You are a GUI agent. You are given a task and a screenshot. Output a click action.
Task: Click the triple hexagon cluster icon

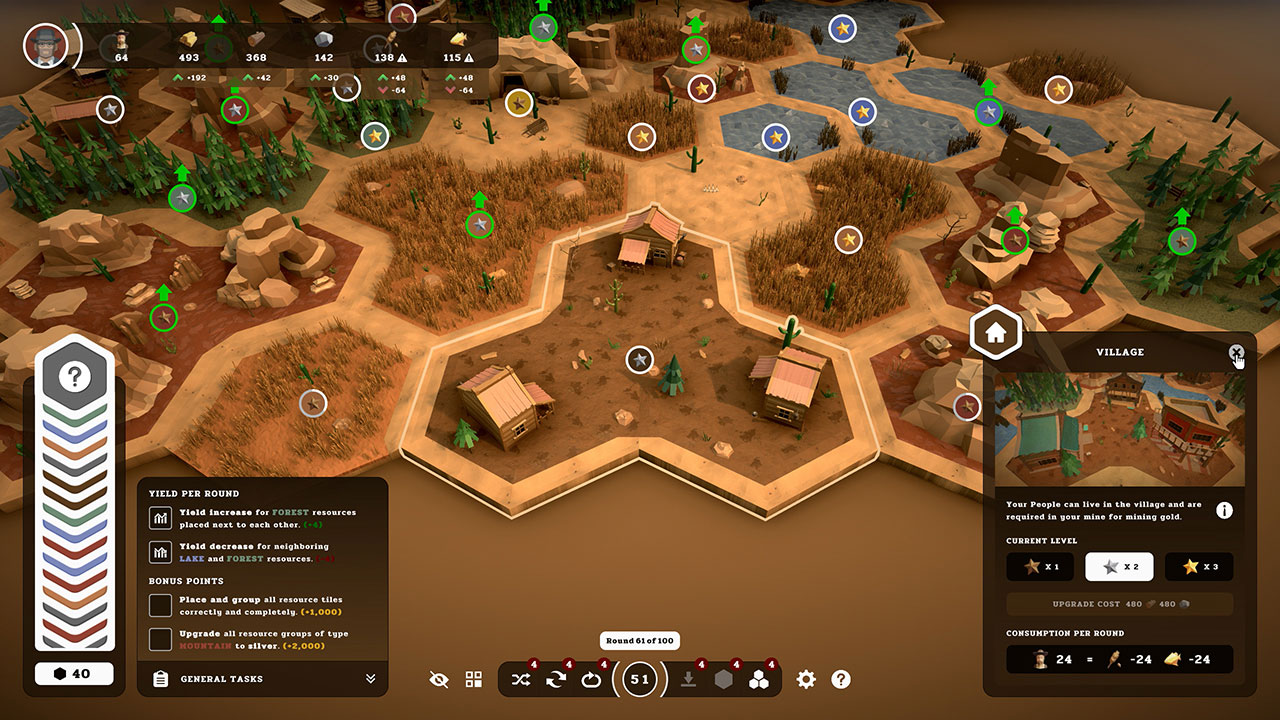761,679
